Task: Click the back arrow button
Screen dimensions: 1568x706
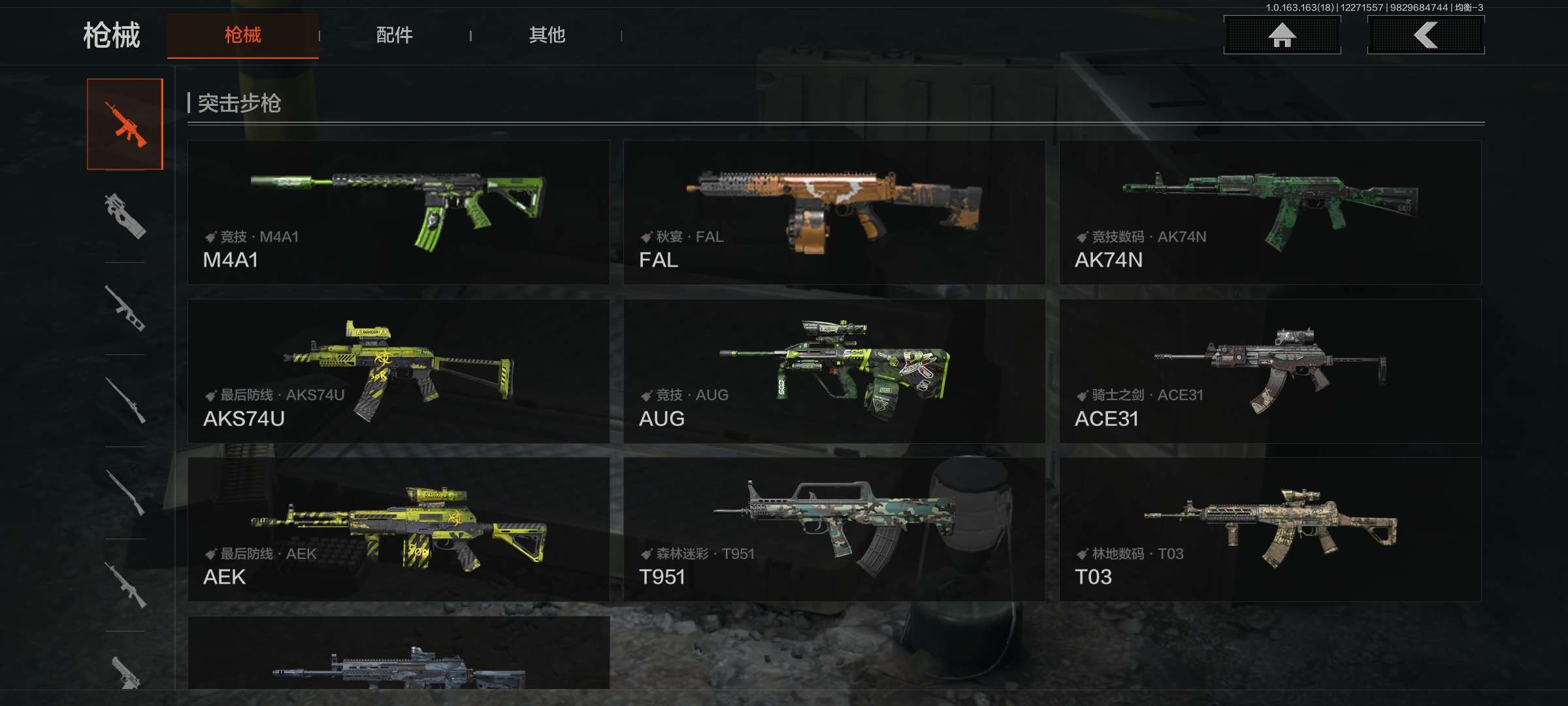Action: [x=1426, y=35]
